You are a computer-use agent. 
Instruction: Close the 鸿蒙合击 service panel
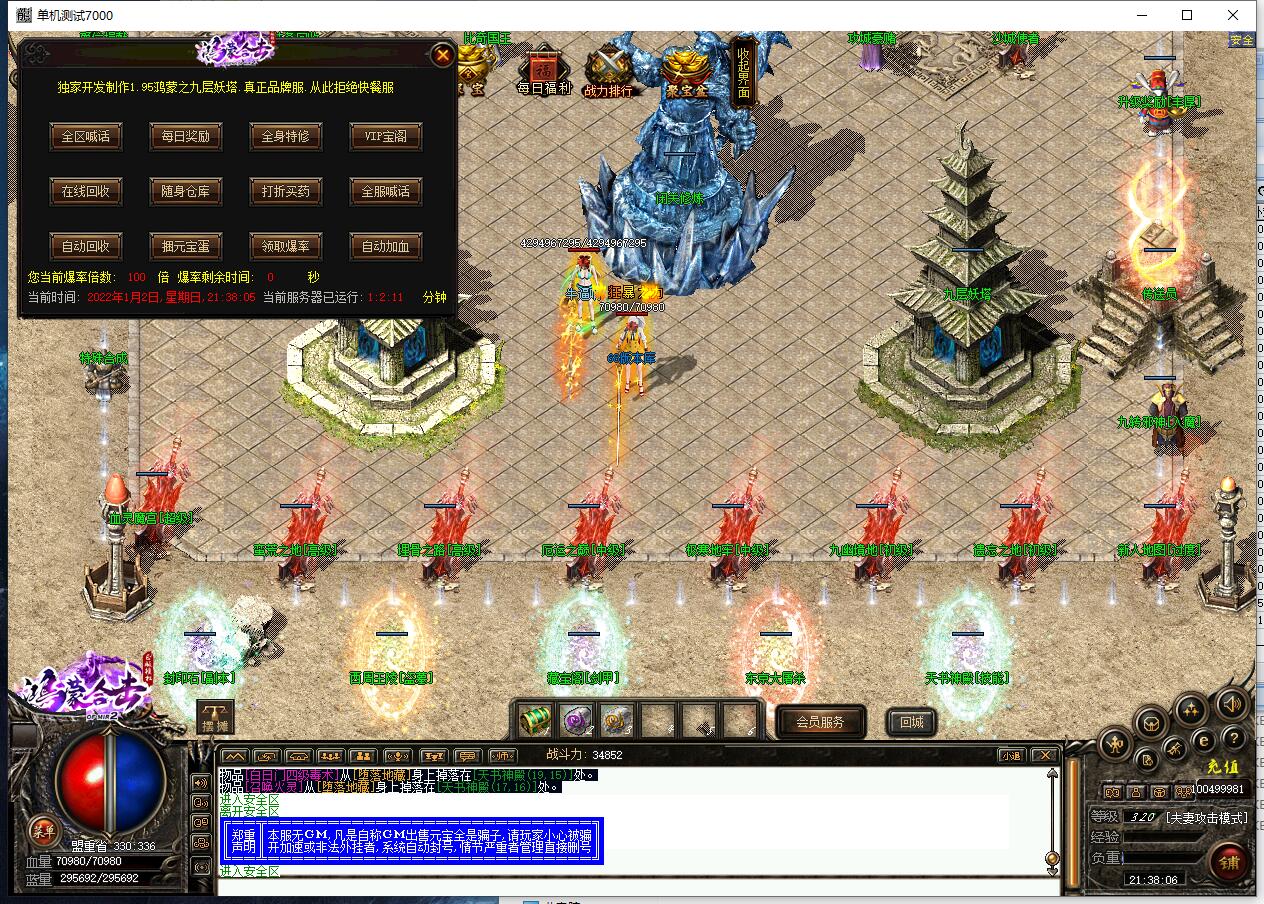tap(442, 56)
